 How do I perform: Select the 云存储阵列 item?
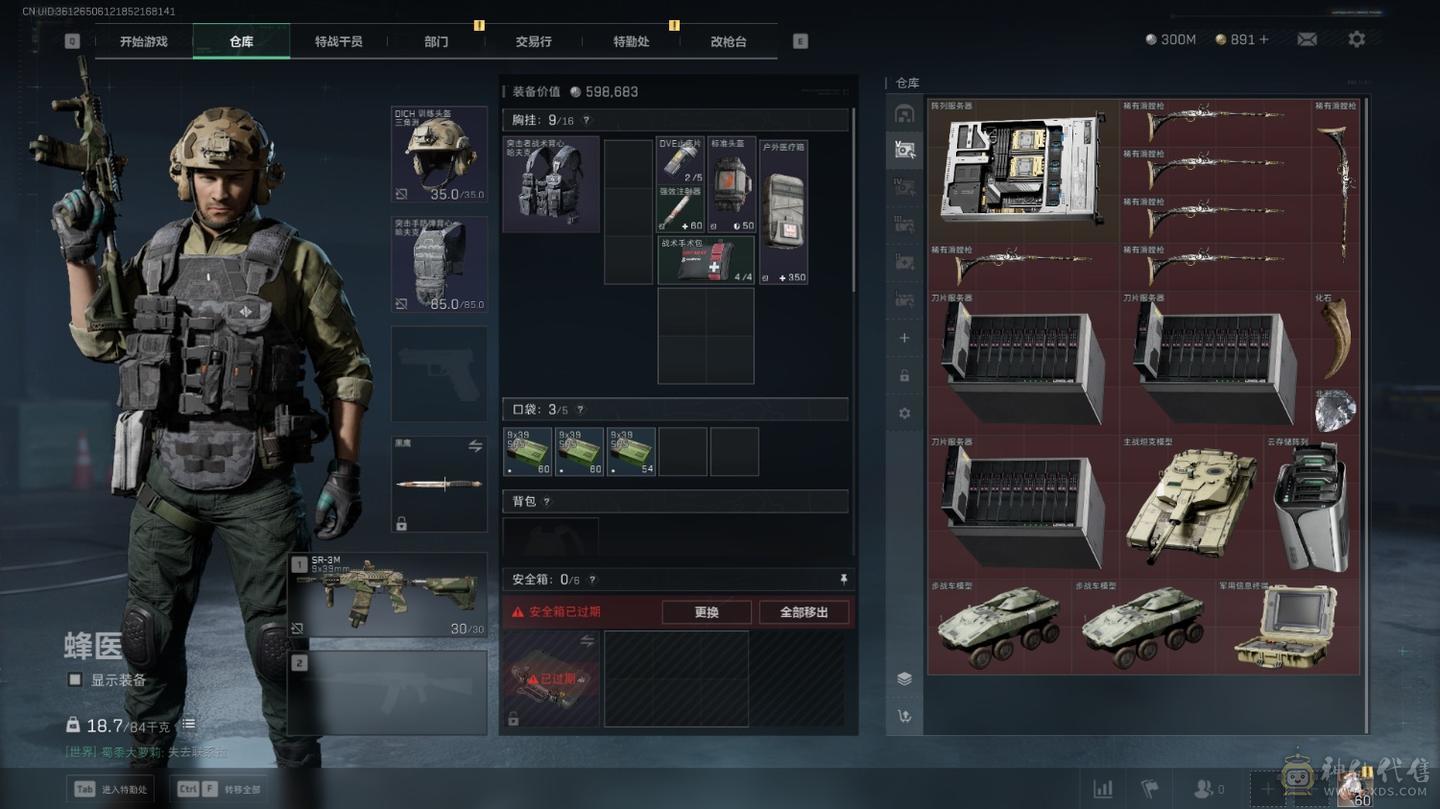point(1311,505)
